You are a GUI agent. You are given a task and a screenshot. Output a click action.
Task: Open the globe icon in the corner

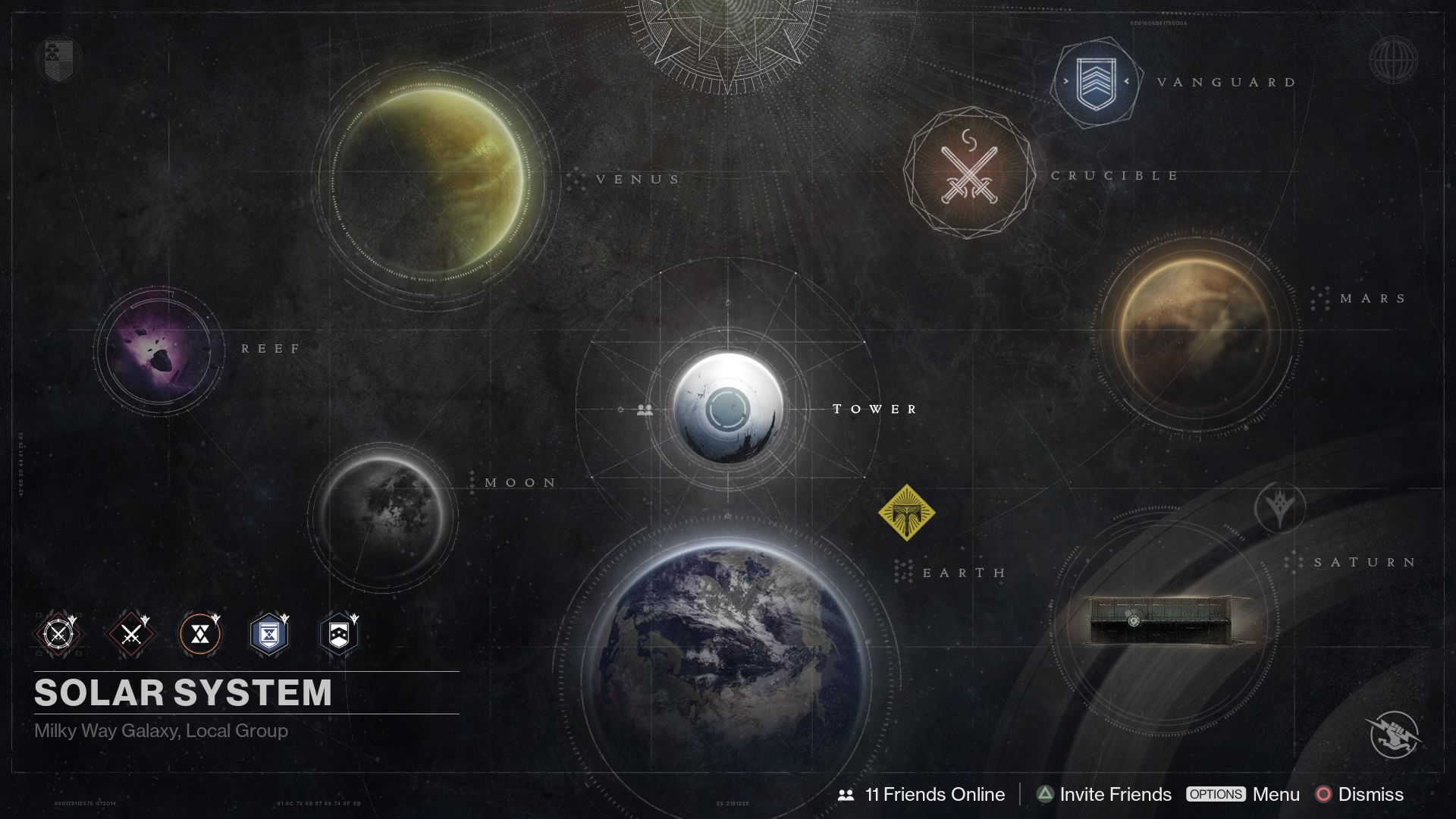[1394, 59]
